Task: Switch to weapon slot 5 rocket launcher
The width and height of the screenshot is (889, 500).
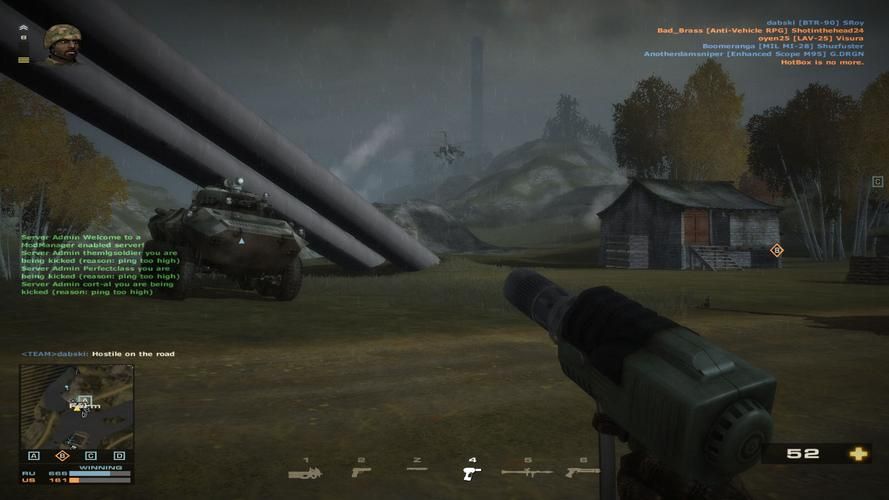Action: point(526,471)
